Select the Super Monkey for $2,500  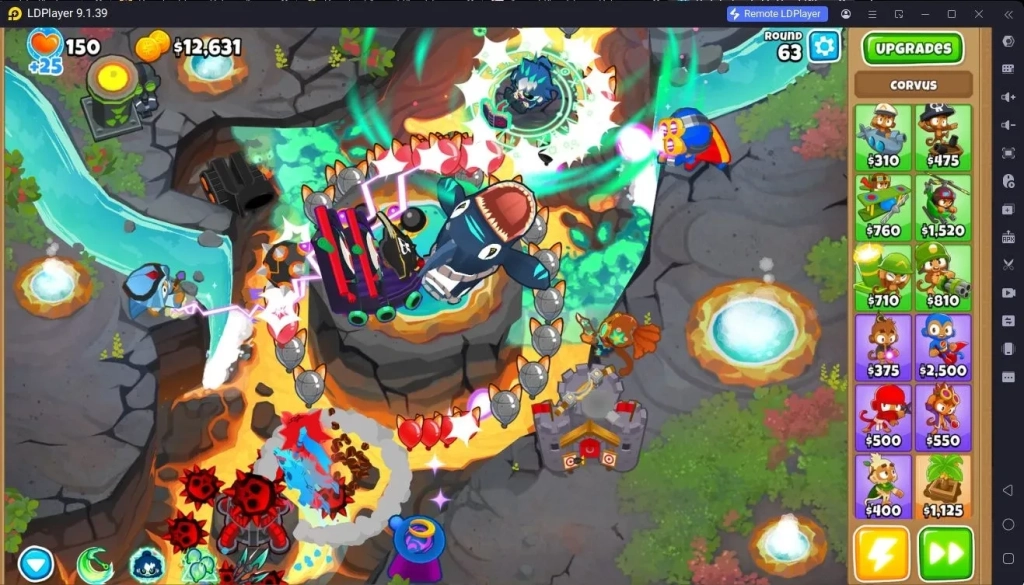(942, 347)
